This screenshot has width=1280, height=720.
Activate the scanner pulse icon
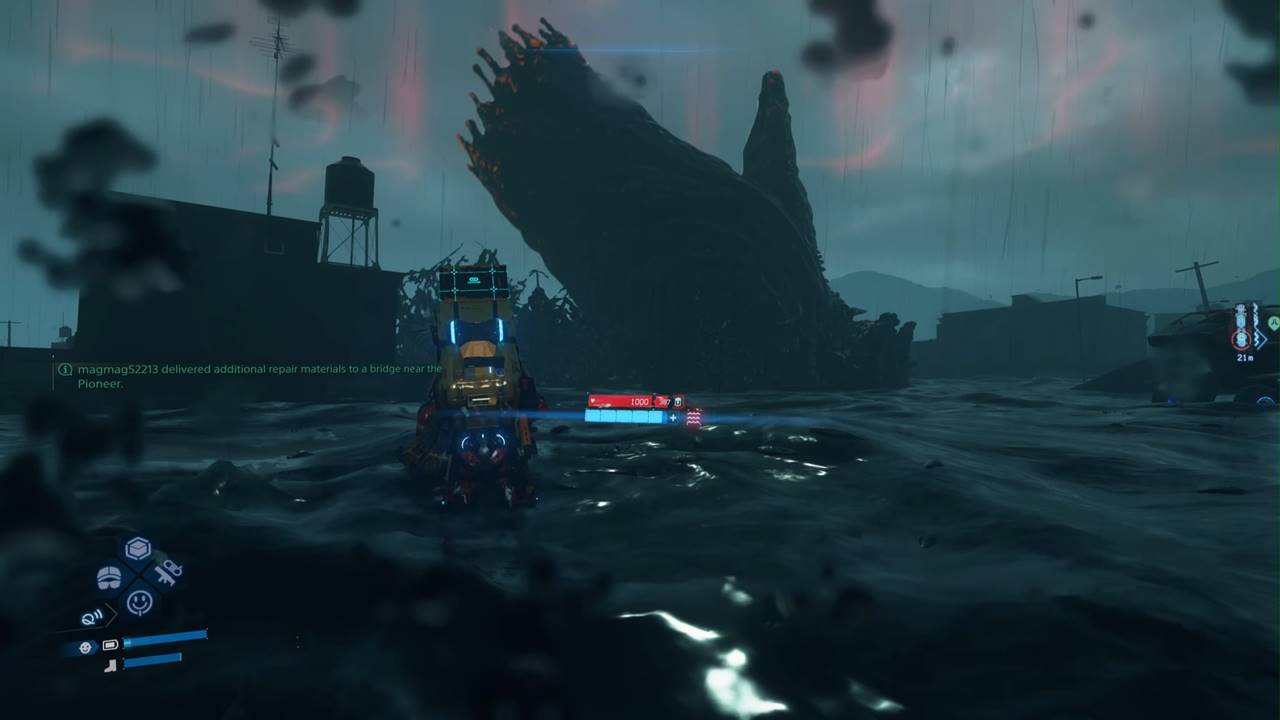coord(92,619)
